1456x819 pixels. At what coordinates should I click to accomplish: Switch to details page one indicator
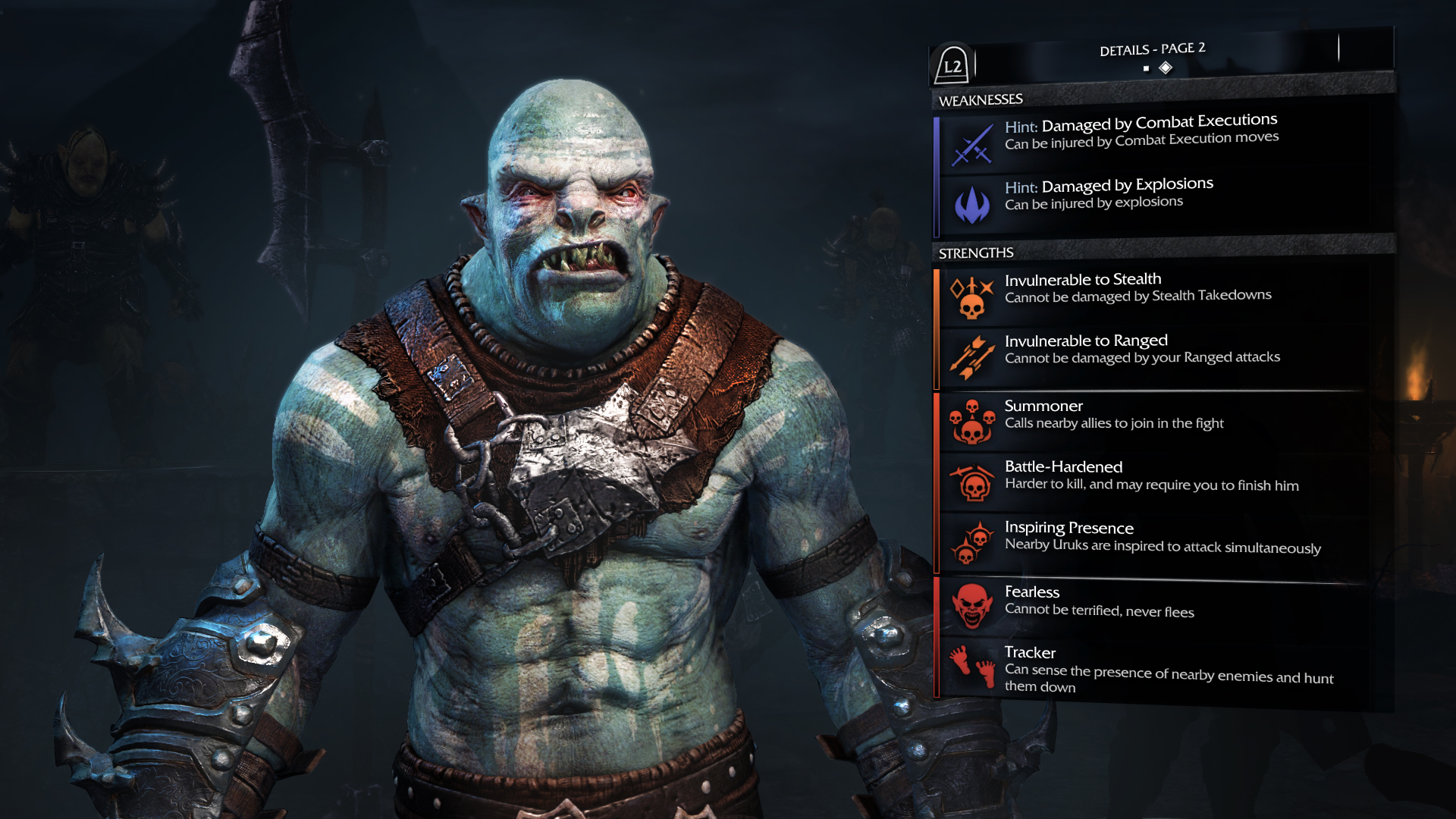(1146, 69)
